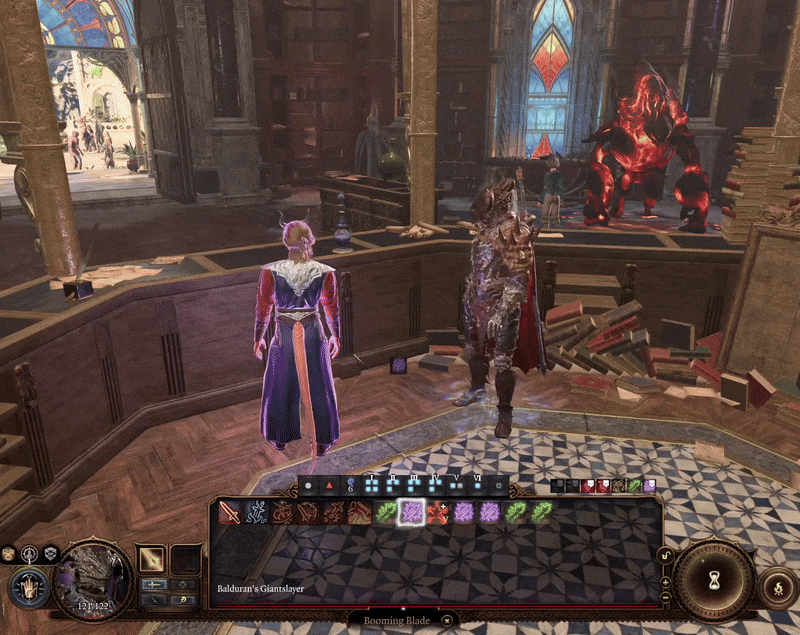
Task: Use the main-hand sword attack icon
Action: tap(230, 512)
